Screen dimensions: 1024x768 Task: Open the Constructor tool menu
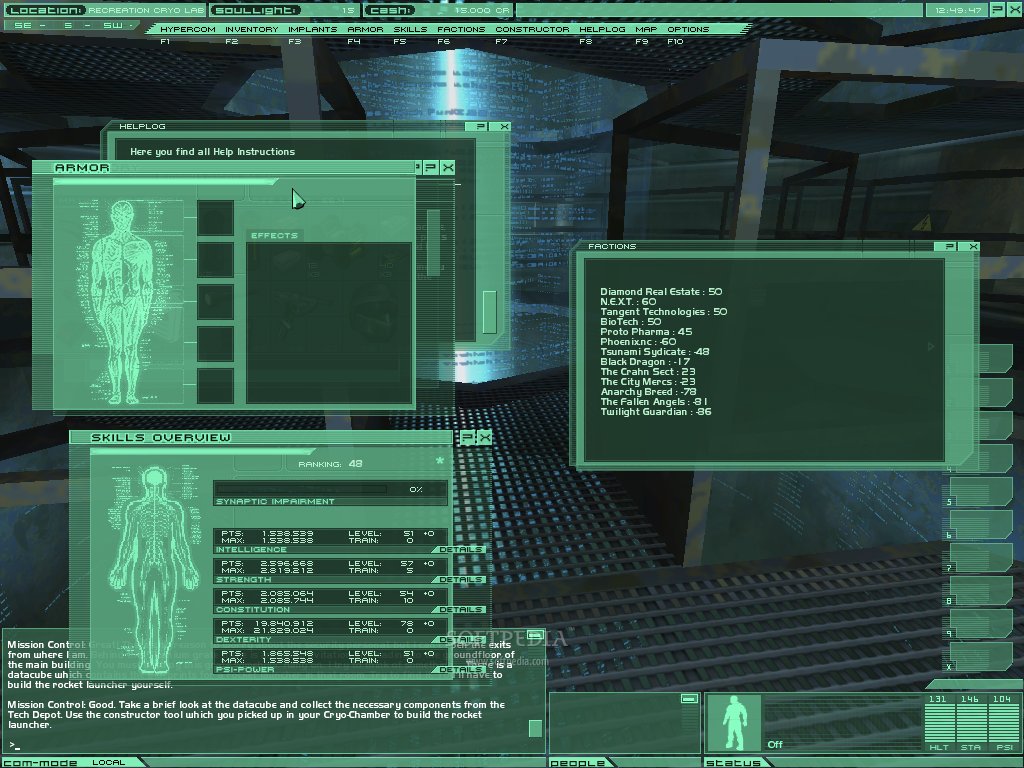click(x=532, y=29)
